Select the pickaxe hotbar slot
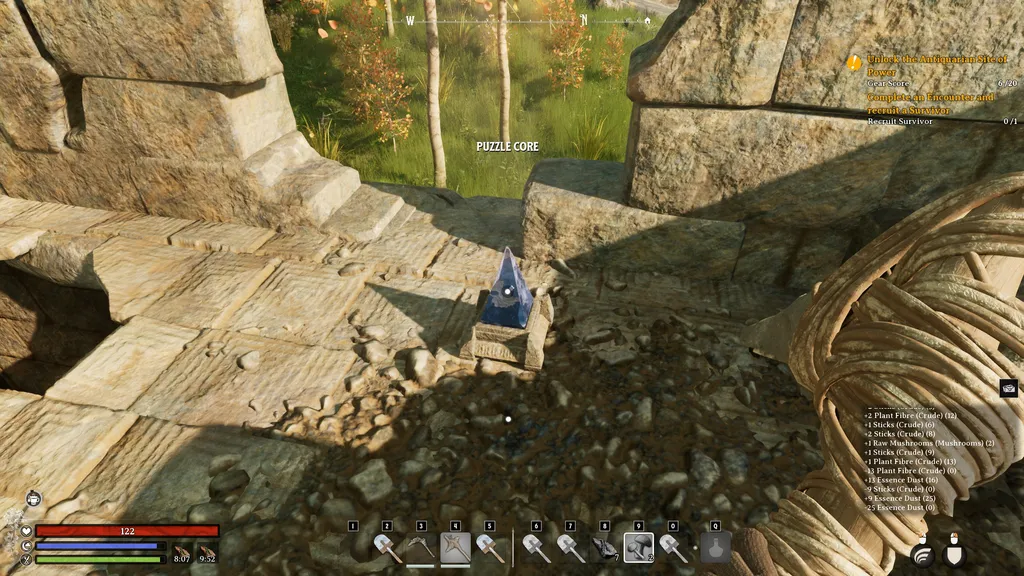The width and height of the screenshot is (1024, 576). click(x=421, y=547)
